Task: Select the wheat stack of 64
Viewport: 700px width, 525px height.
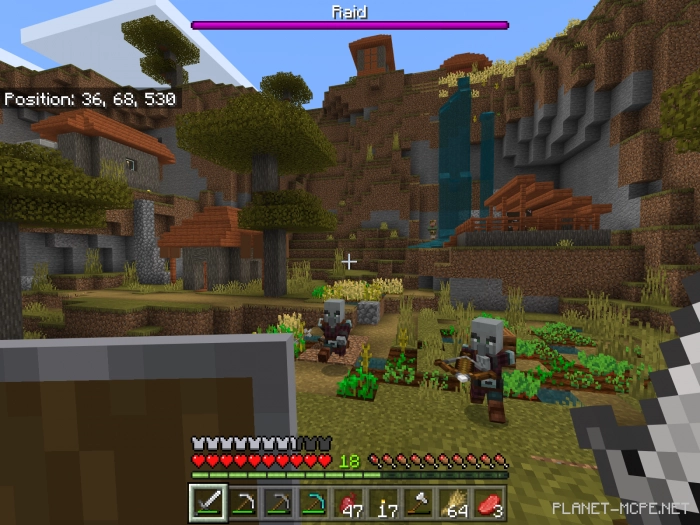Action: [458, 502]
